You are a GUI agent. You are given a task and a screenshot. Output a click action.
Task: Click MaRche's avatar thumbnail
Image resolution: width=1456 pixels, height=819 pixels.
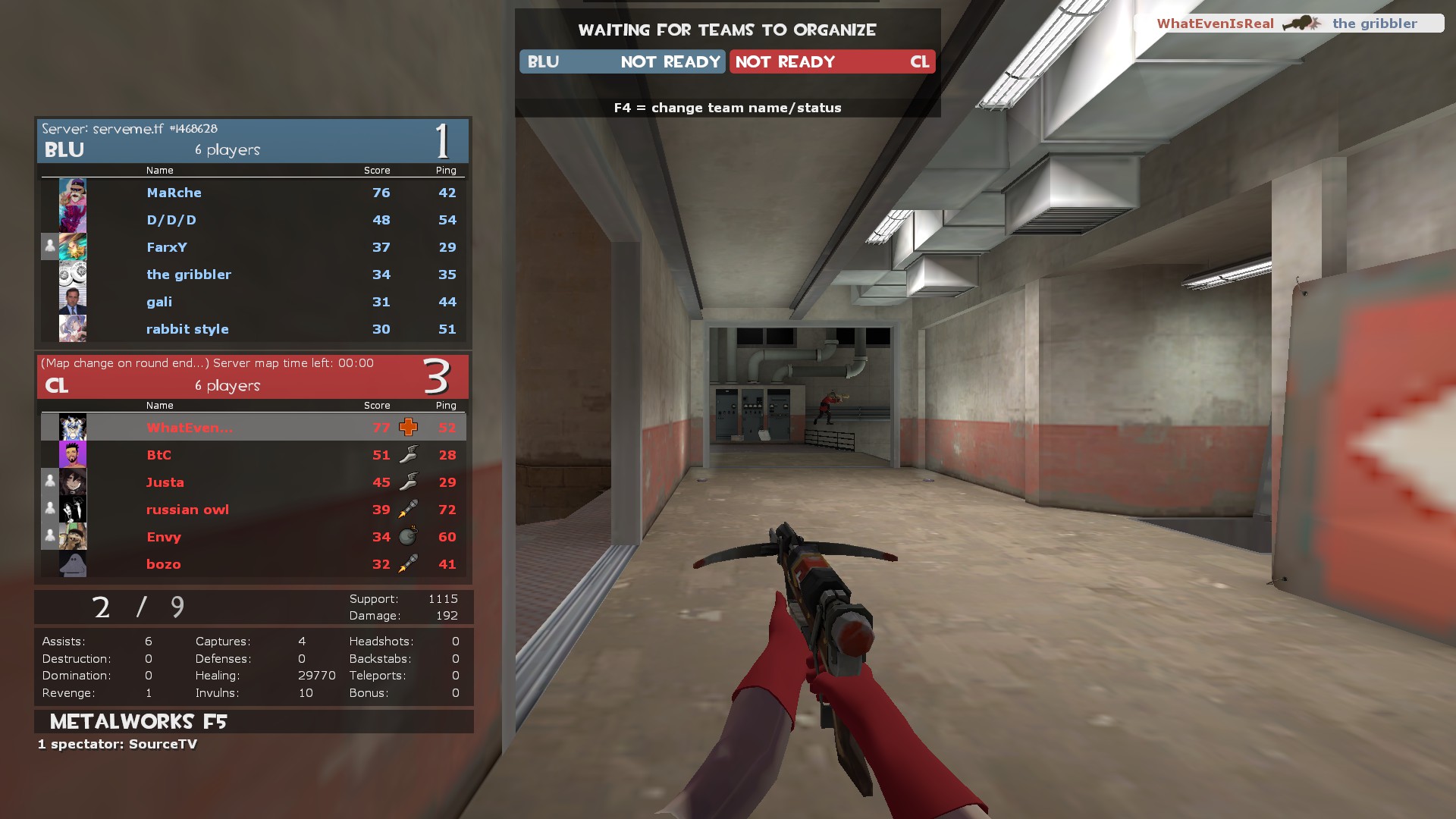click(73, 193)
